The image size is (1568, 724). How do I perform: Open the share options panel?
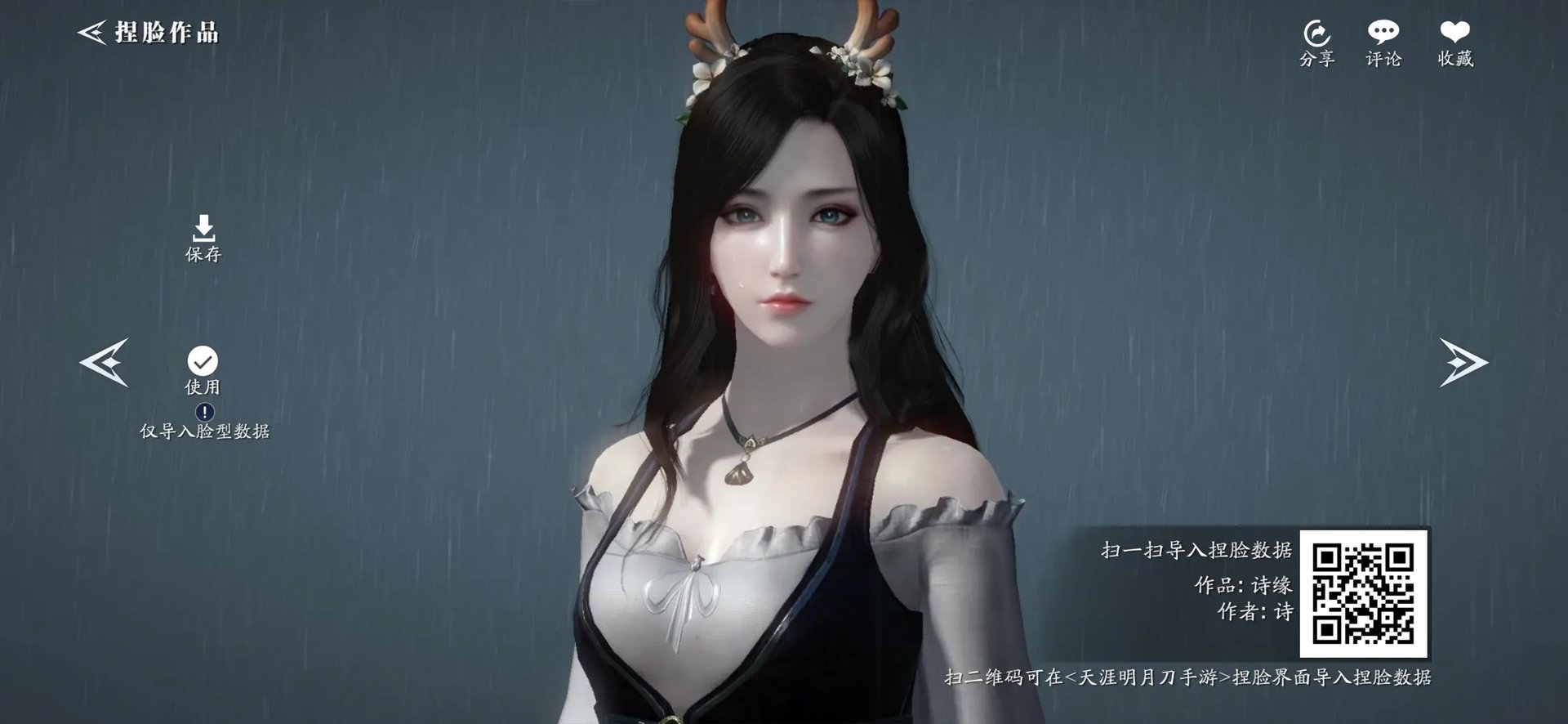(x=1317, y=33)
